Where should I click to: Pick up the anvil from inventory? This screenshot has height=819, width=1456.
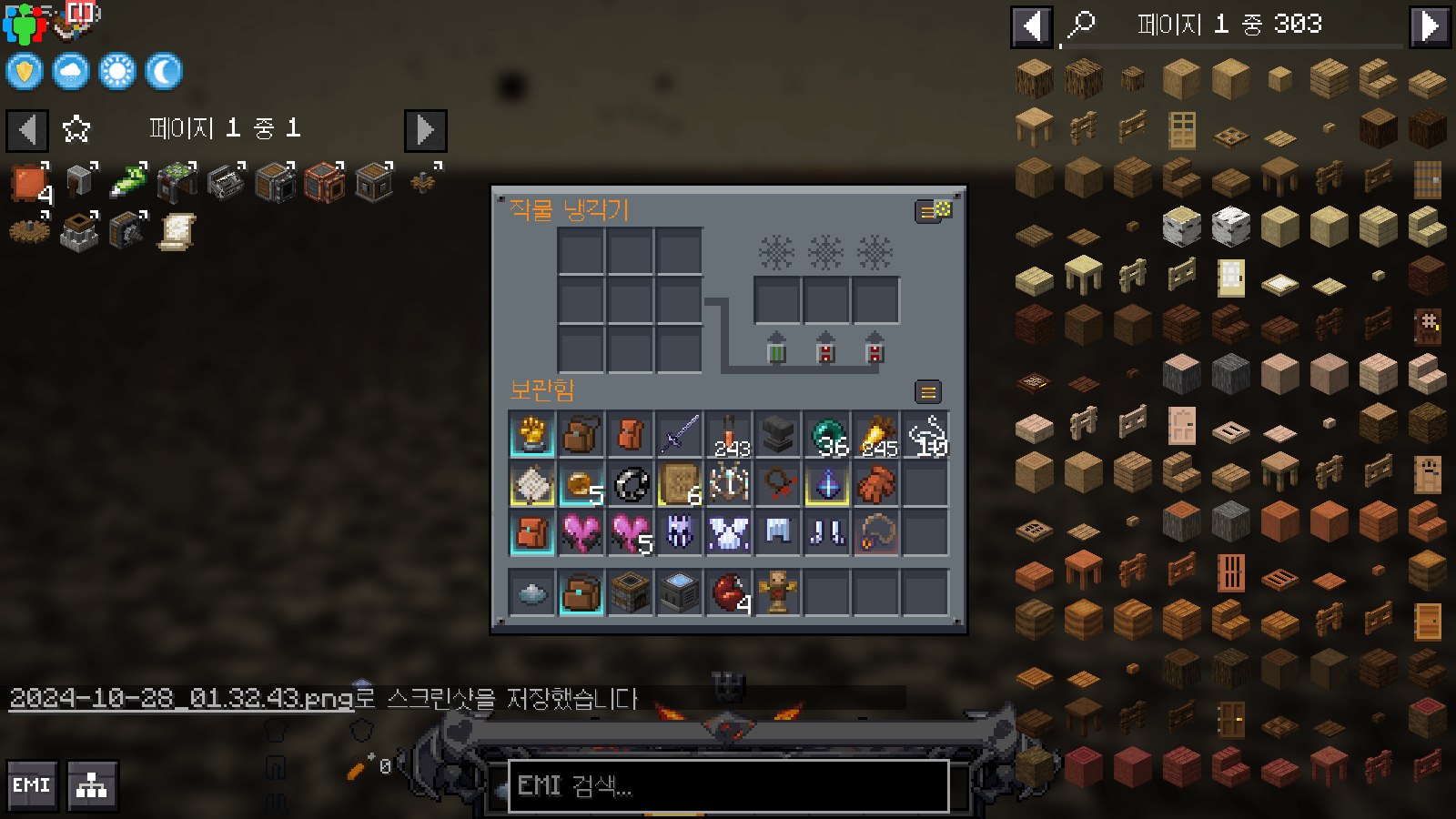click(777, 435)
